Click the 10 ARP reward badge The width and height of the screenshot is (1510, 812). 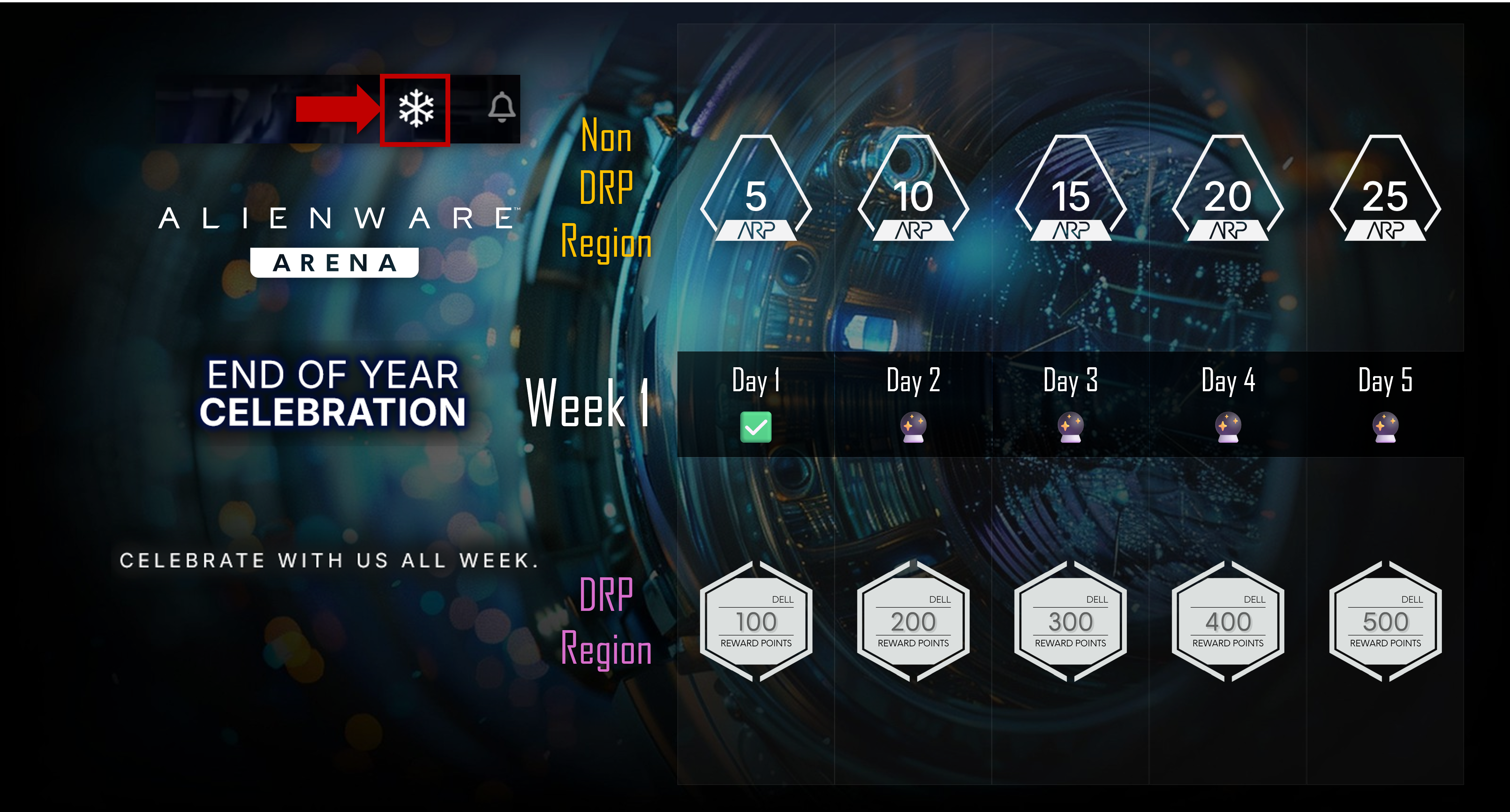point(913,190)
